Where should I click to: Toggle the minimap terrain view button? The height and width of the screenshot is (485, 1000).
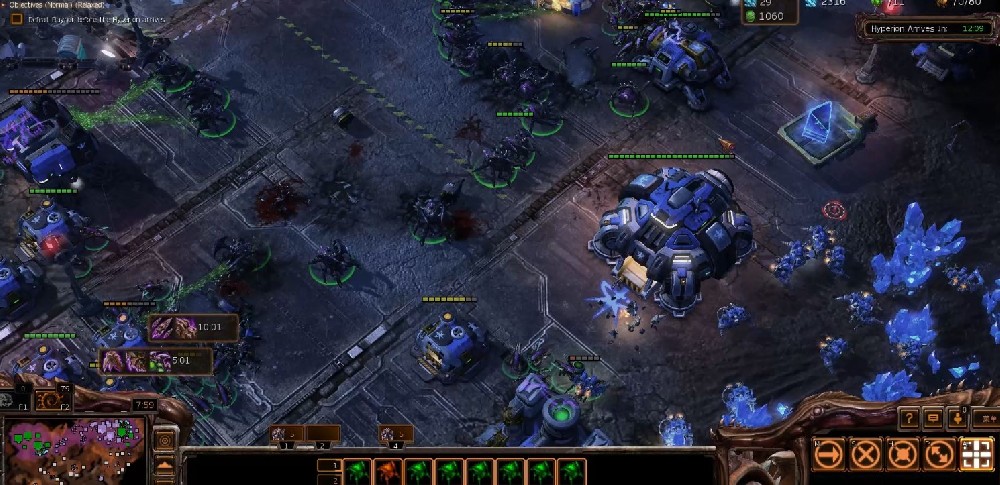click(164, 465)
